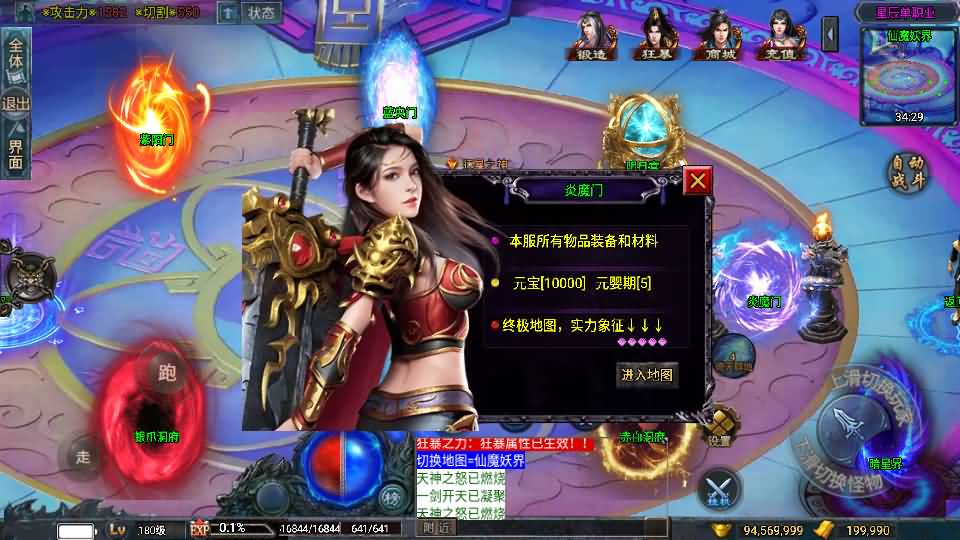
Task: Click the 附近 nearby chat channel button
Action: click(435, 528)
